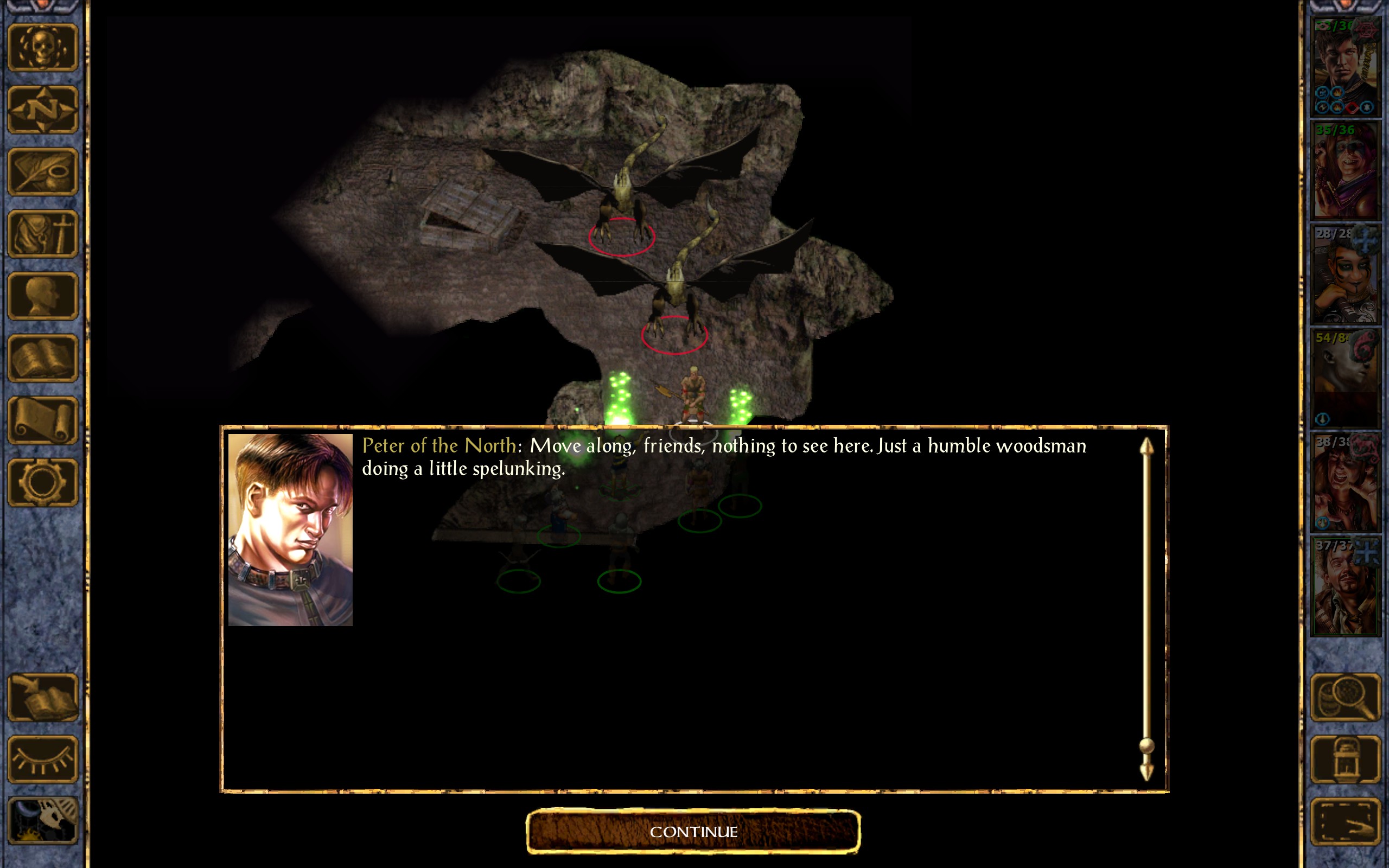Toggle the lantern party AI button
1389x868 pixels.
coord(1345,759)
